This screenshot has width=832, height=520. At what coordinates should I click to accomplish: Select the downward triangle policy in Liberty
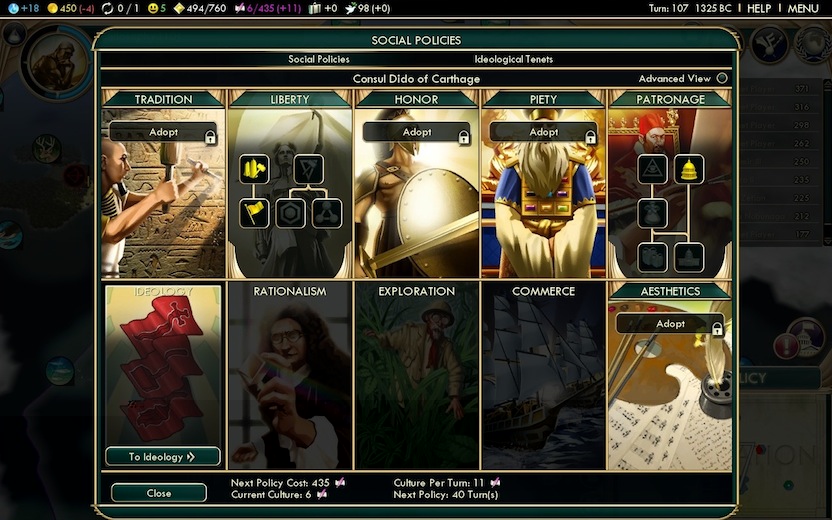[308, 169]
